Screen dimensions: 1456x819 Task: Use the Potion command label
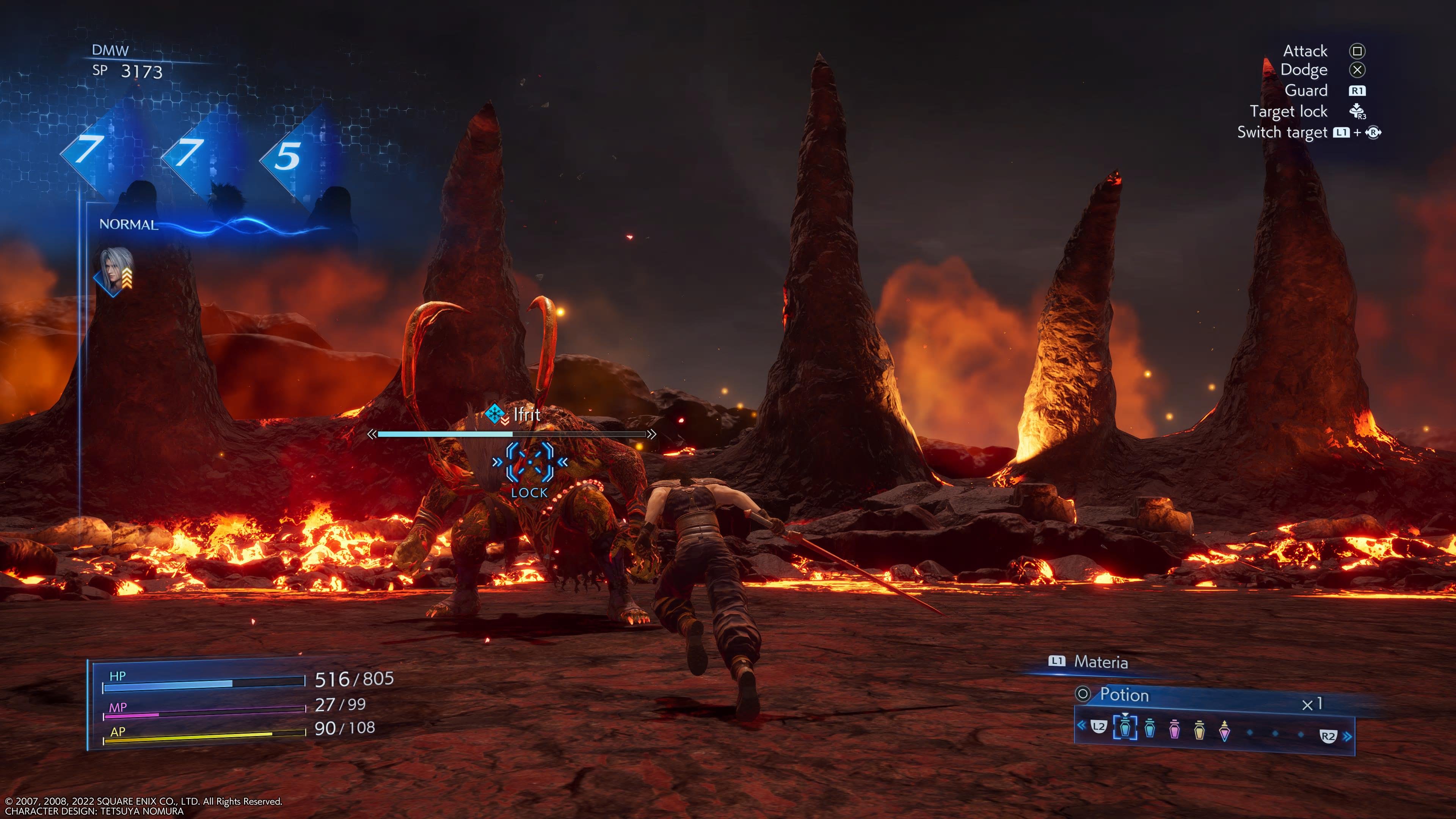click(x=1123, y=695)
